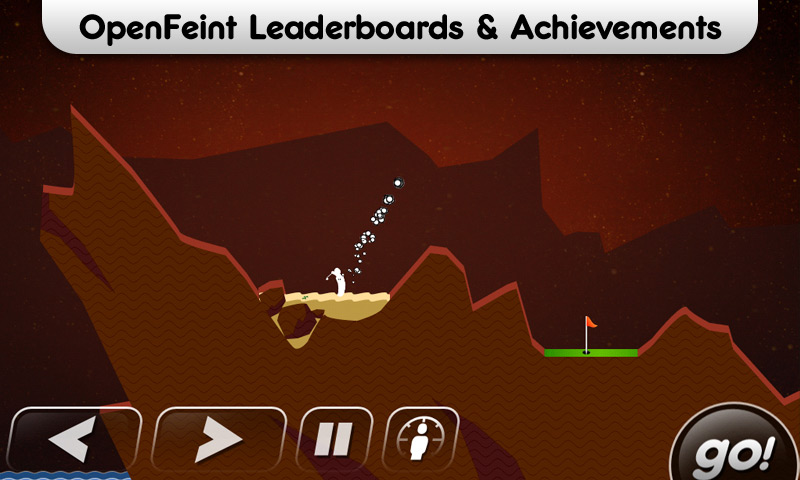Open the golfer gauge icon button
800x480 pixels.
pyautogui.click(x=421, y=438)
